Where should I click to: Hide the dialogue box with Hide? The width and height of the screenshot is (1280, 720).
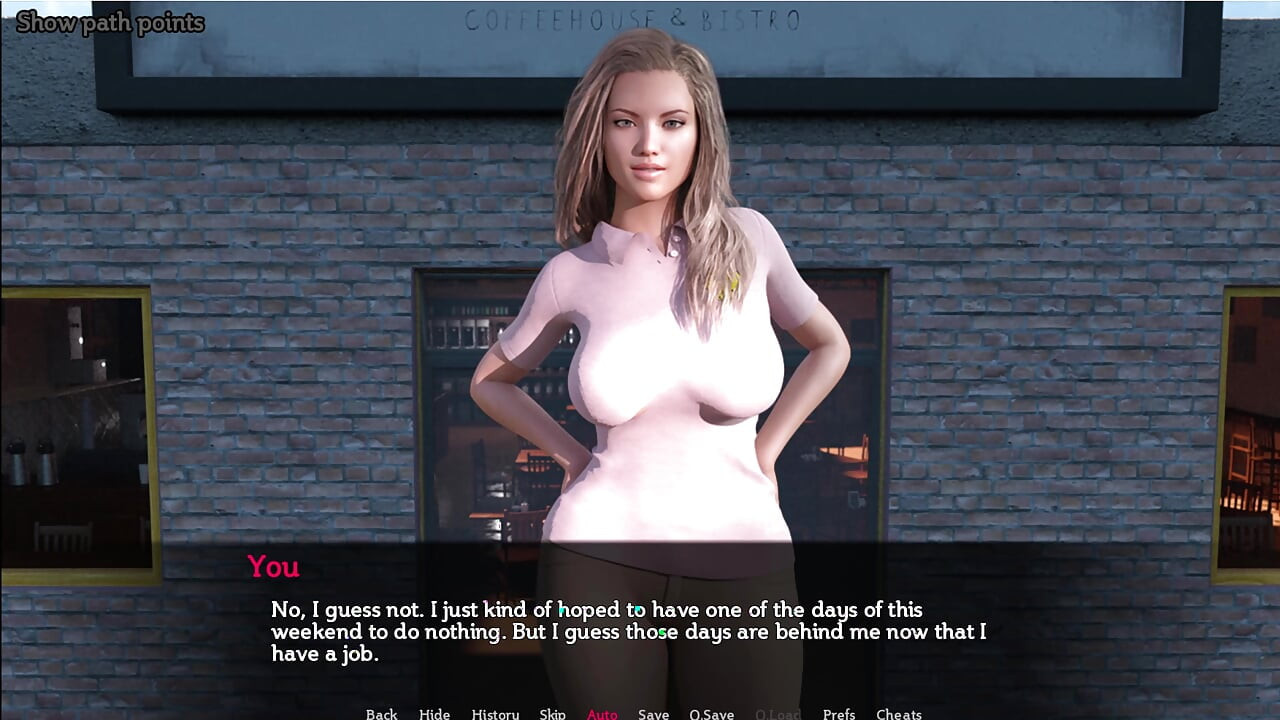[434, 713]
